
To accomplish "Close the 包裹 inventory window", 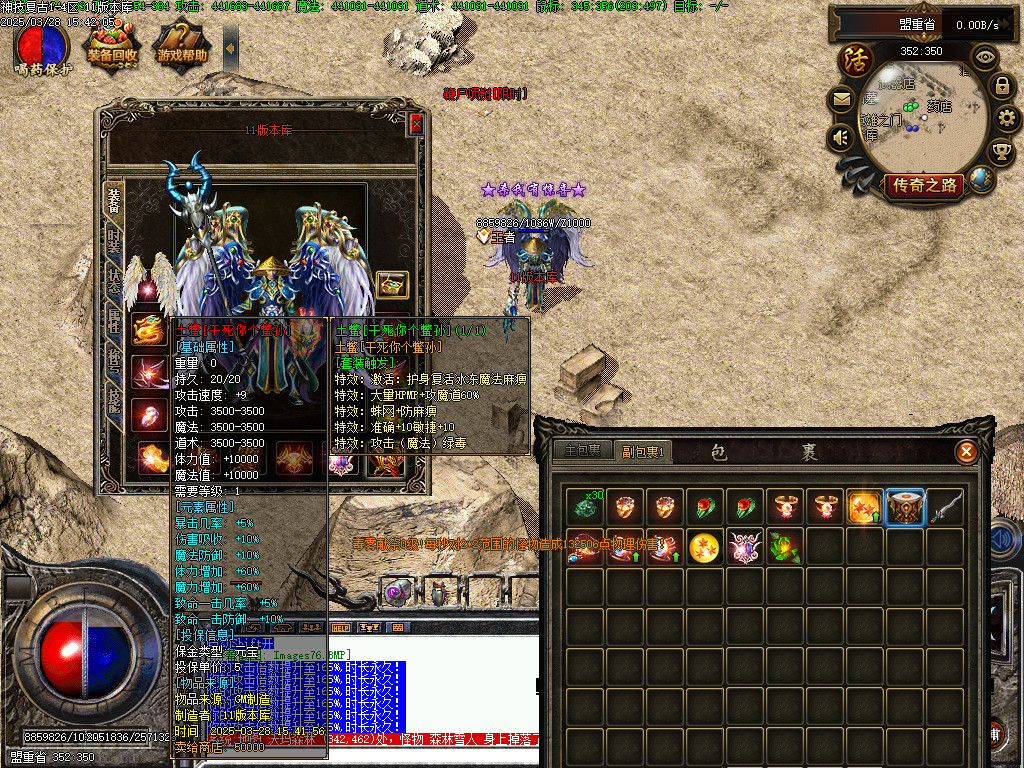I will (966, 452).
